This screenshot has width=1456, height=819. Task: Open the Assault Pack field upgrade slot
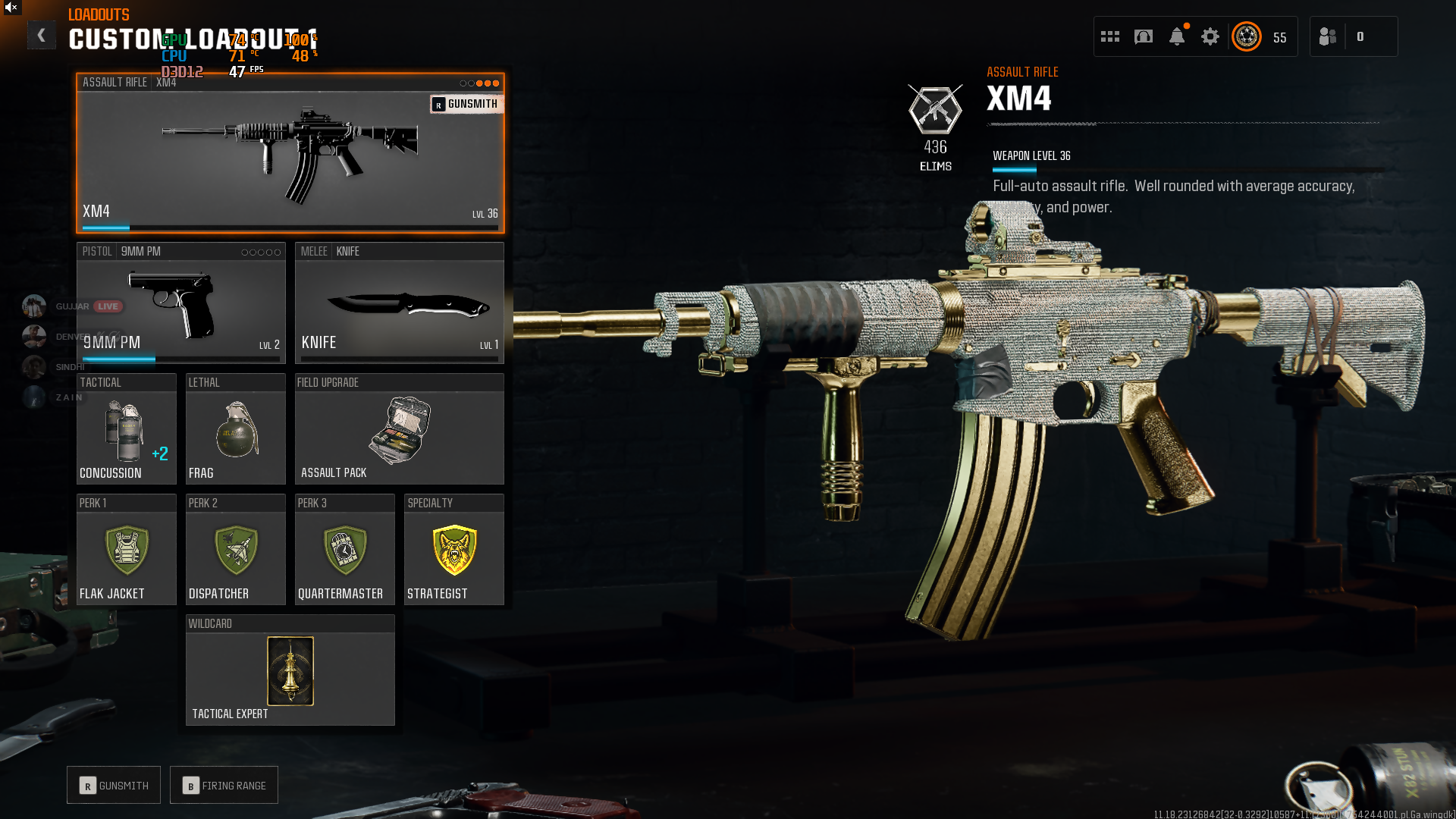tap(399, 429)
